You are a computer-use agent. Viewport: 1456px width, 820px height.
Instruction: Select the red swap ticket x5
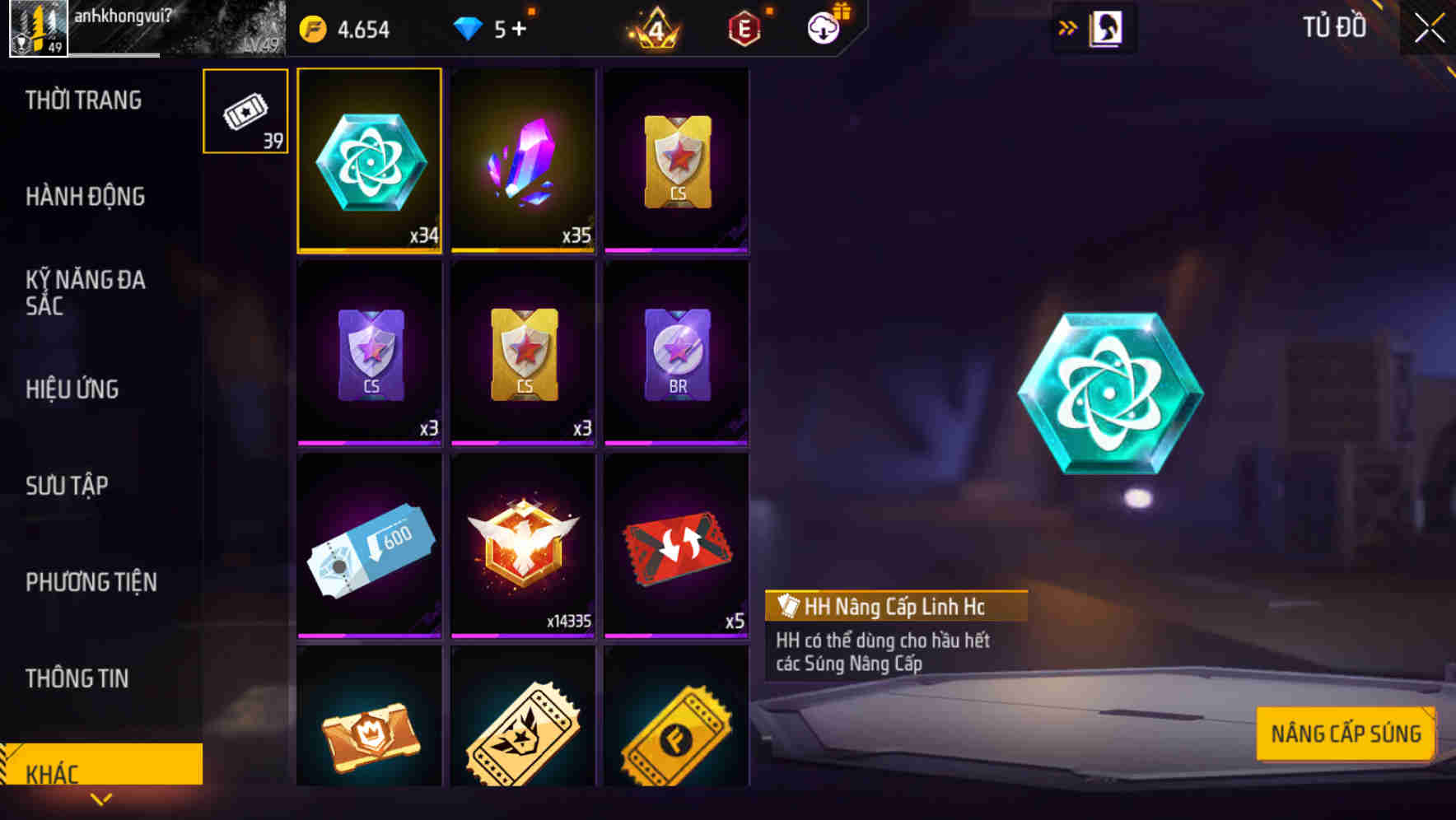[x=677, y=543]
